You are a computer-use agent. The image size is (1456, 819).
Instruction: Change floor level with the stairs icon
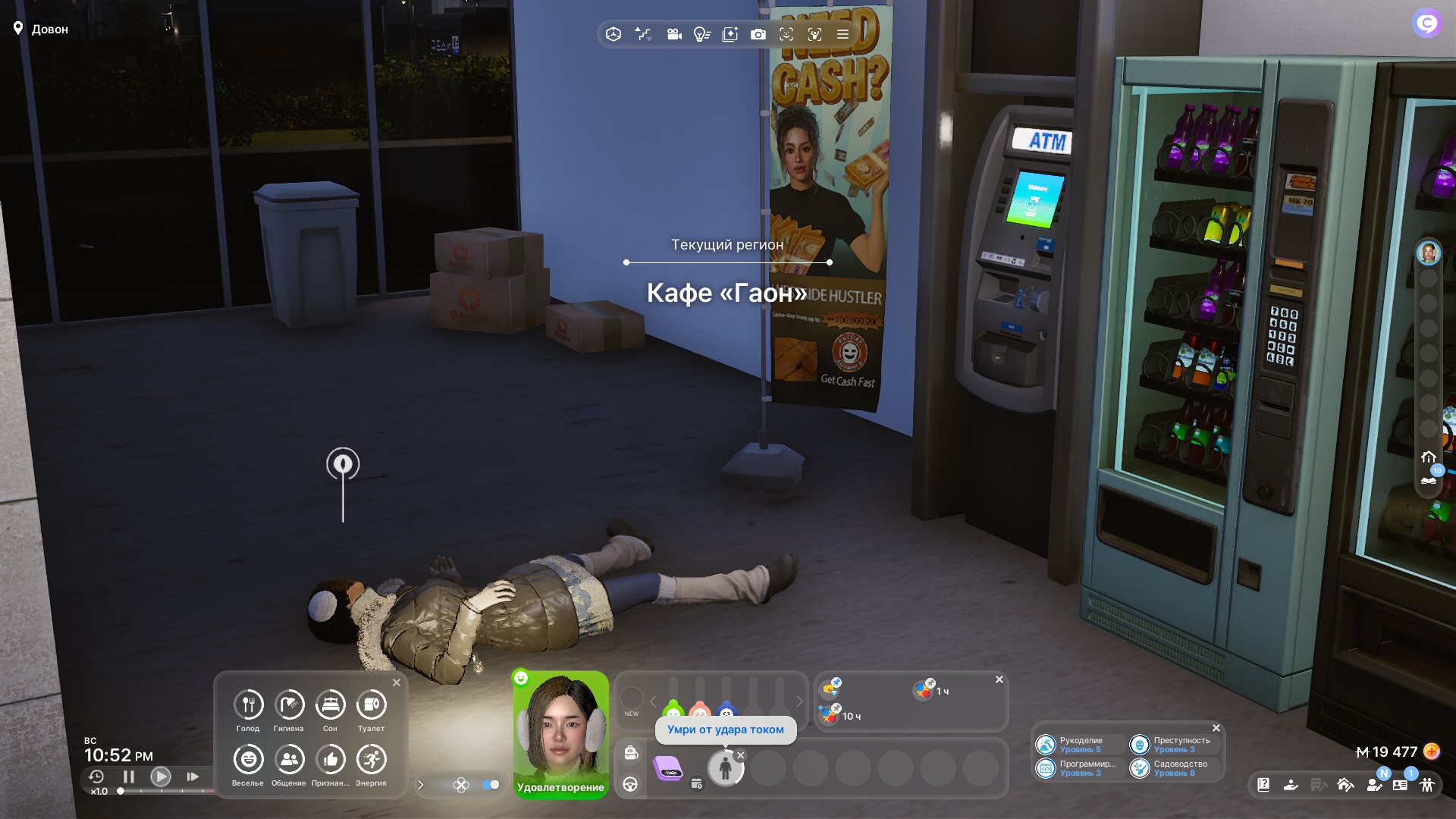(643, 34)
